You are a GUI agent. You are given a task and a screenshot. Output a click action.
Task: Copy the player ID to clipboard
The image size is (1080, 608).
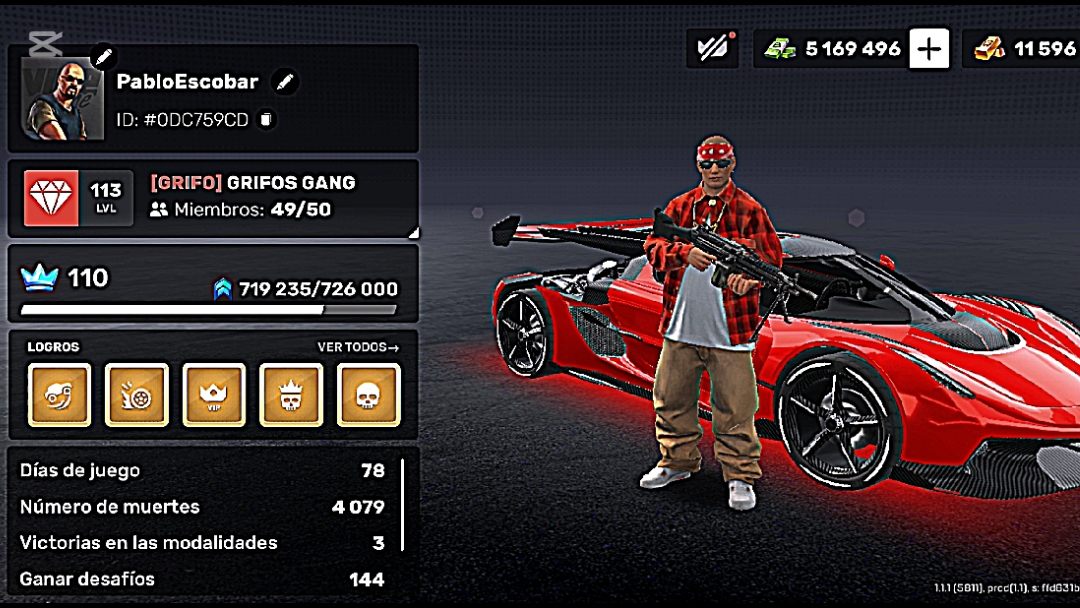coord(266,120)
